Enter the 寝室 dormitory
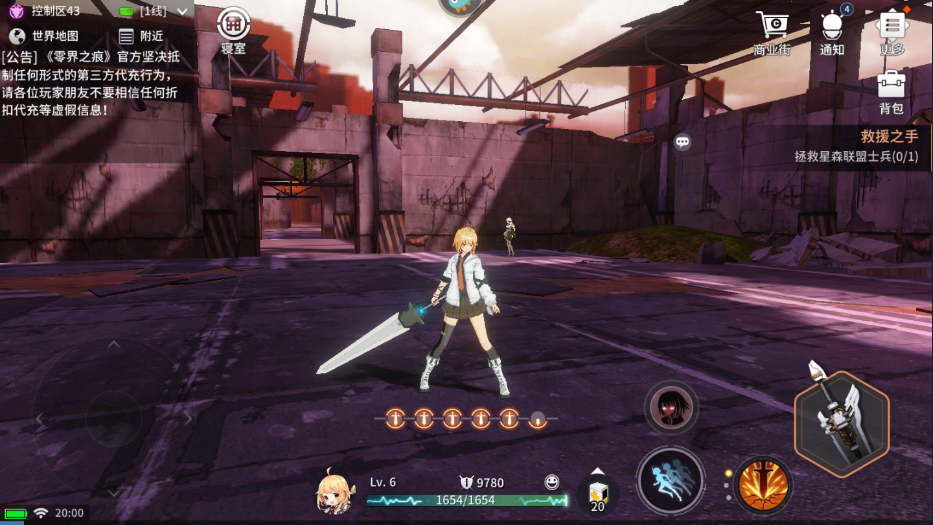933x525 pixels. [x=233, y=30]
